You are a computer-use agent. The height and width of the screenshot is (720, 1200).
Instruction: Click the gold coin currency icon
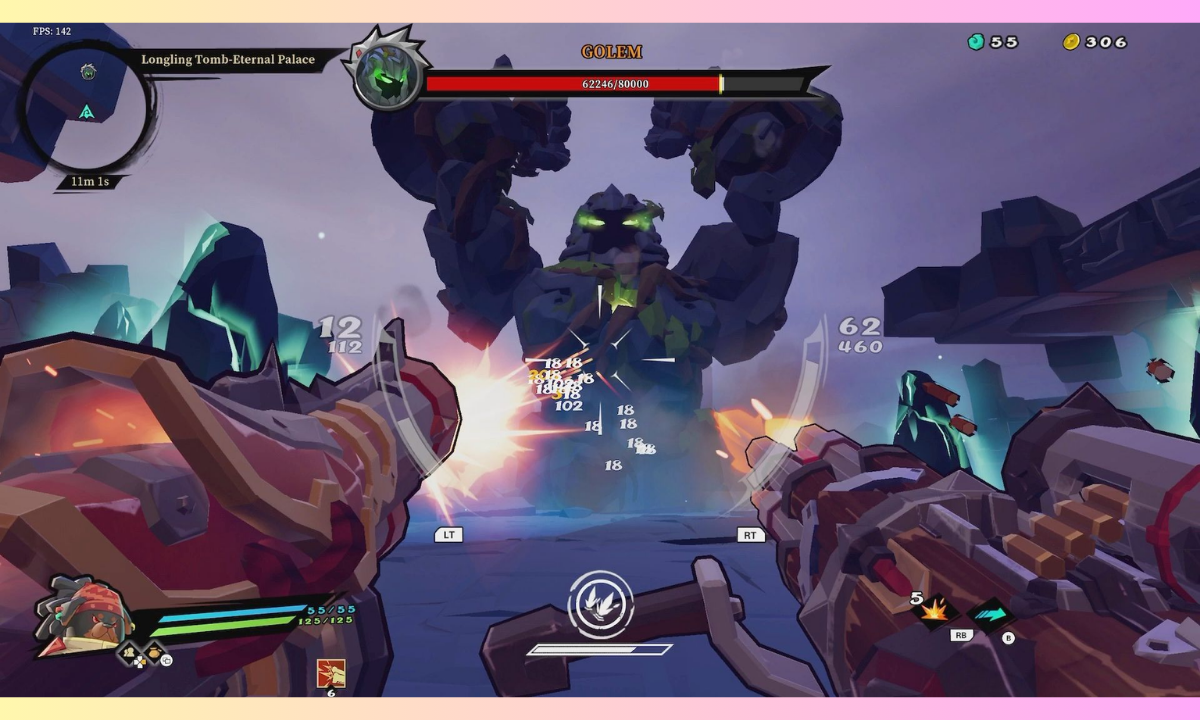[1071, 42]
